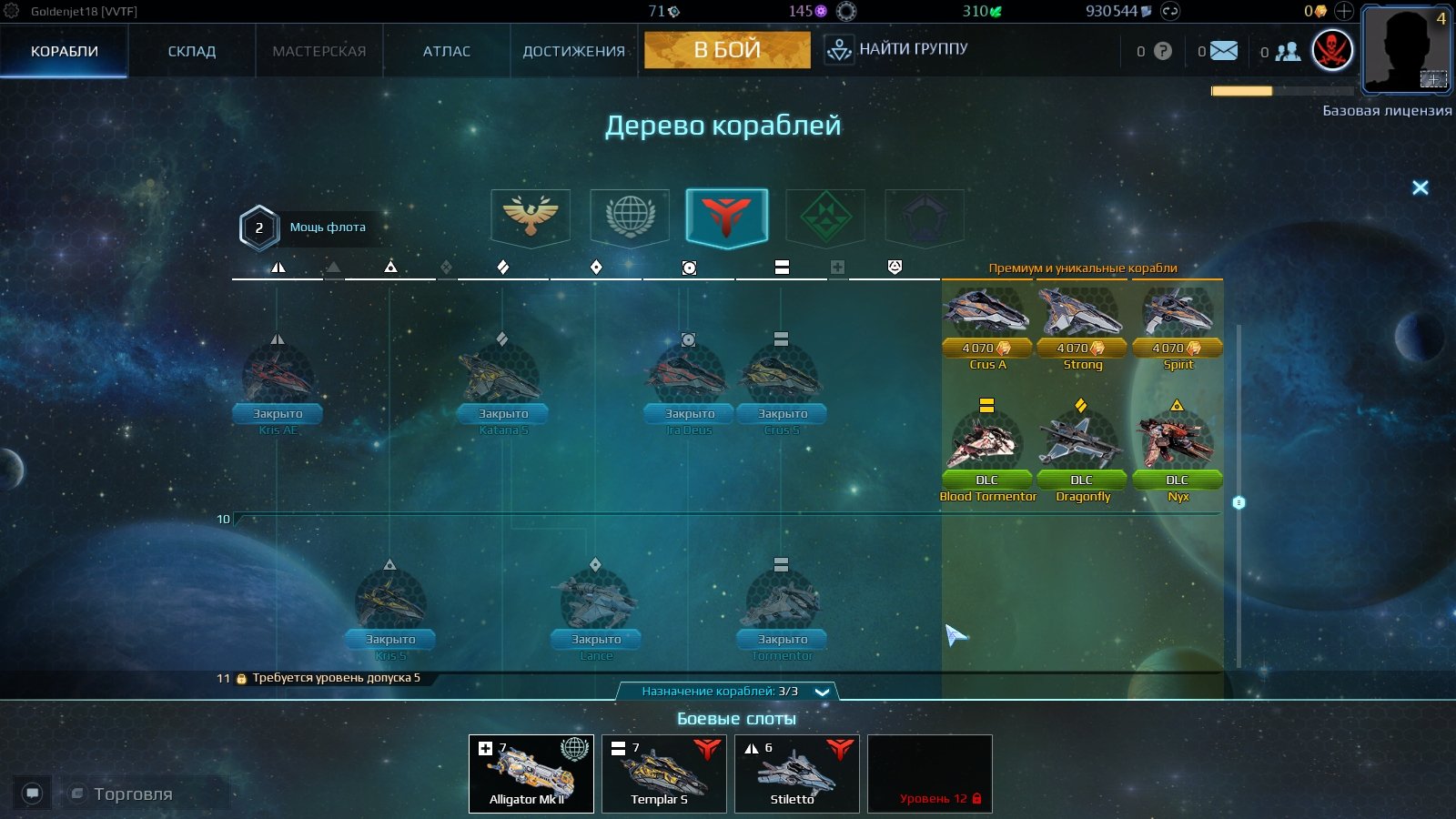Expand the Назначение кораблей dropdown
Screen dimensions: 1456x819
822,692
